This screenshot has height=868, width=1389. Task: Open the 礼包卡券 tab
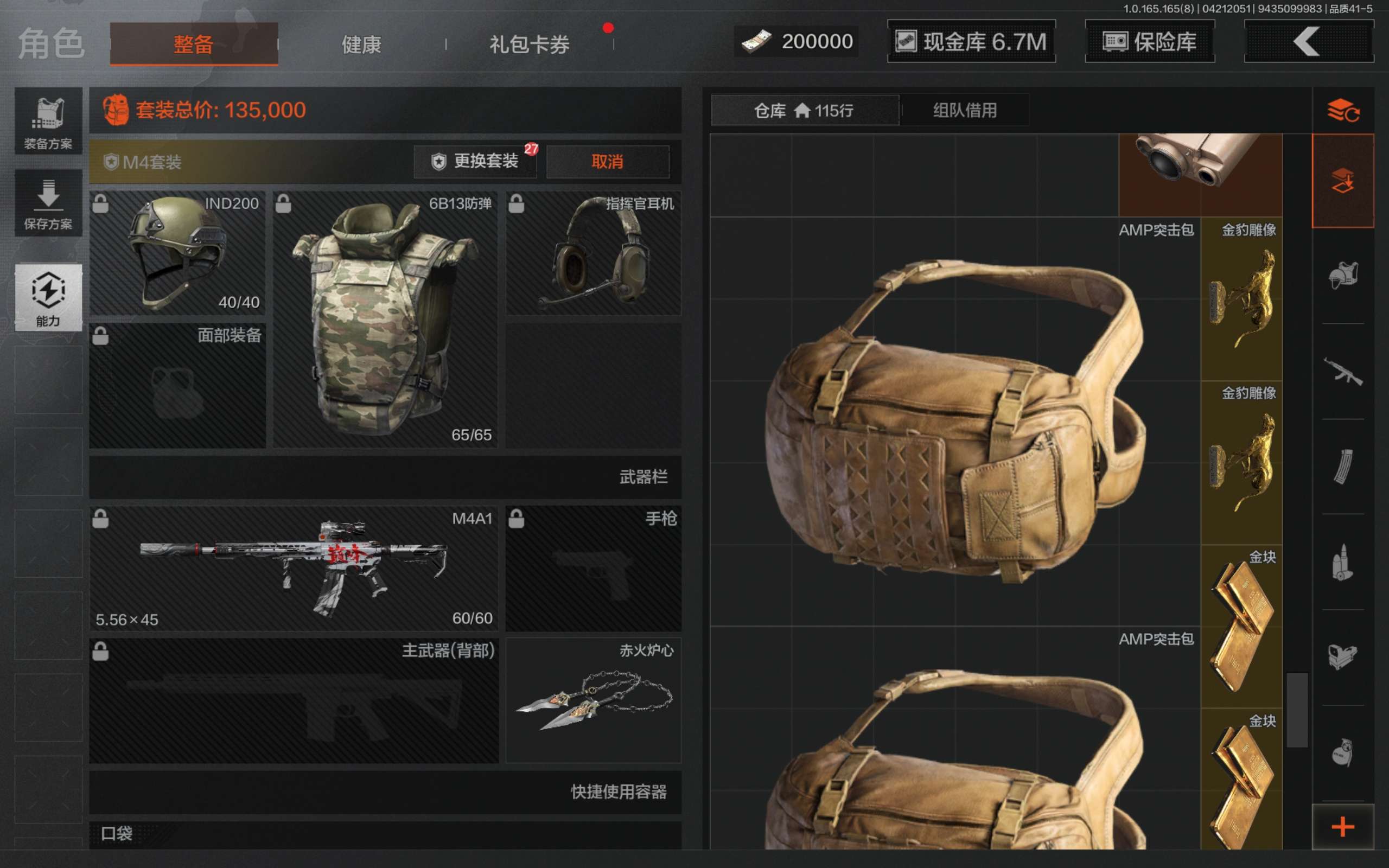528,44
